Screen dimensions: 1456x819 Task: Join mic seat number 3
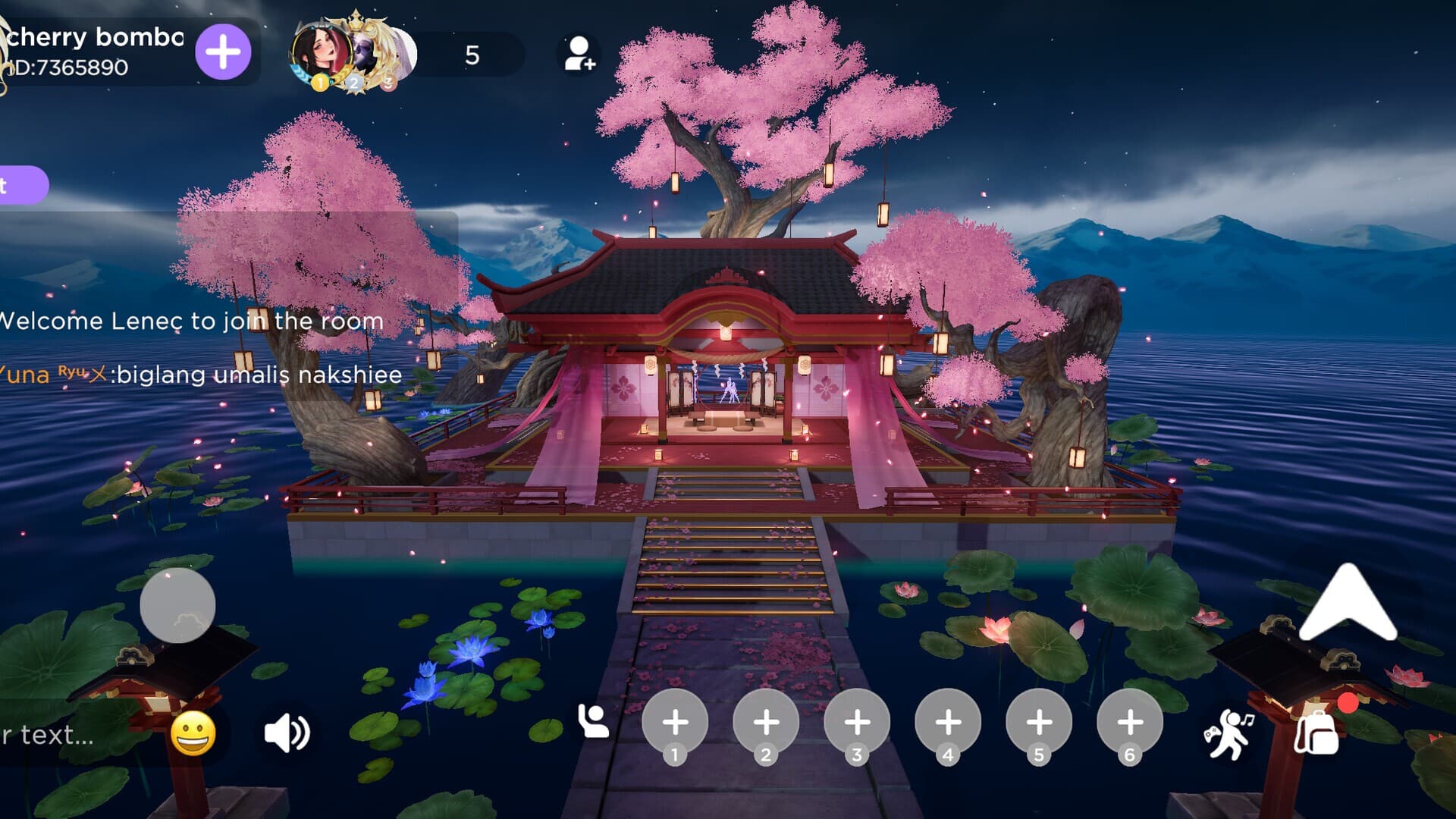coord(857,723)
